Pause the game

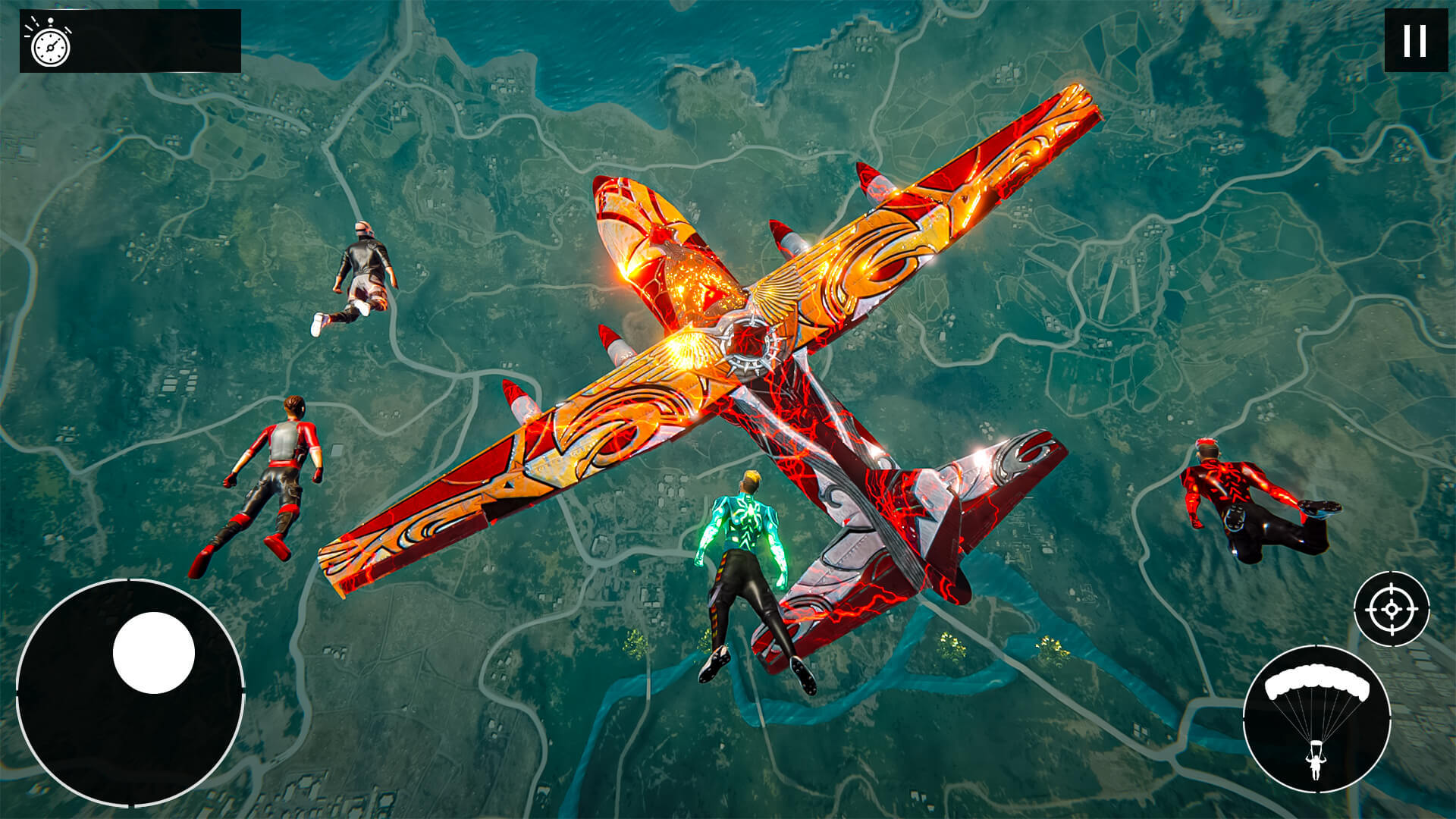click(1415, 41)
